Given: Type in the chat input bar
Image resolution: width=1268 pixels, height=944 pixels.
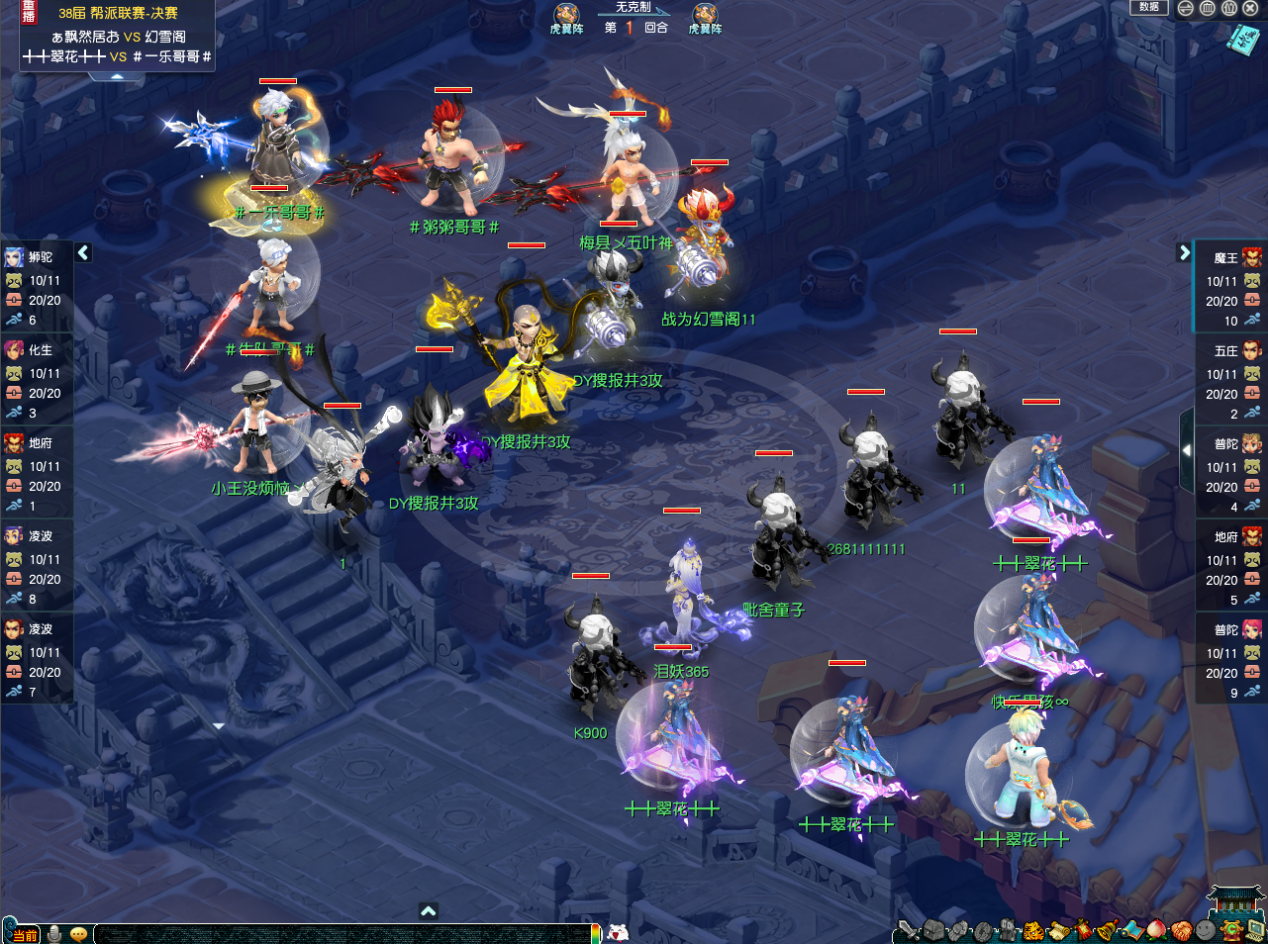Looking at the screenshot, I should 340,934.
